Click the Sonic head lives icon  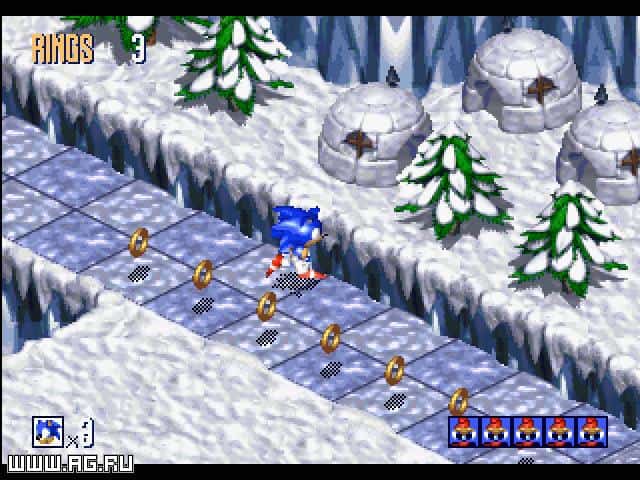tap(47, 431)
